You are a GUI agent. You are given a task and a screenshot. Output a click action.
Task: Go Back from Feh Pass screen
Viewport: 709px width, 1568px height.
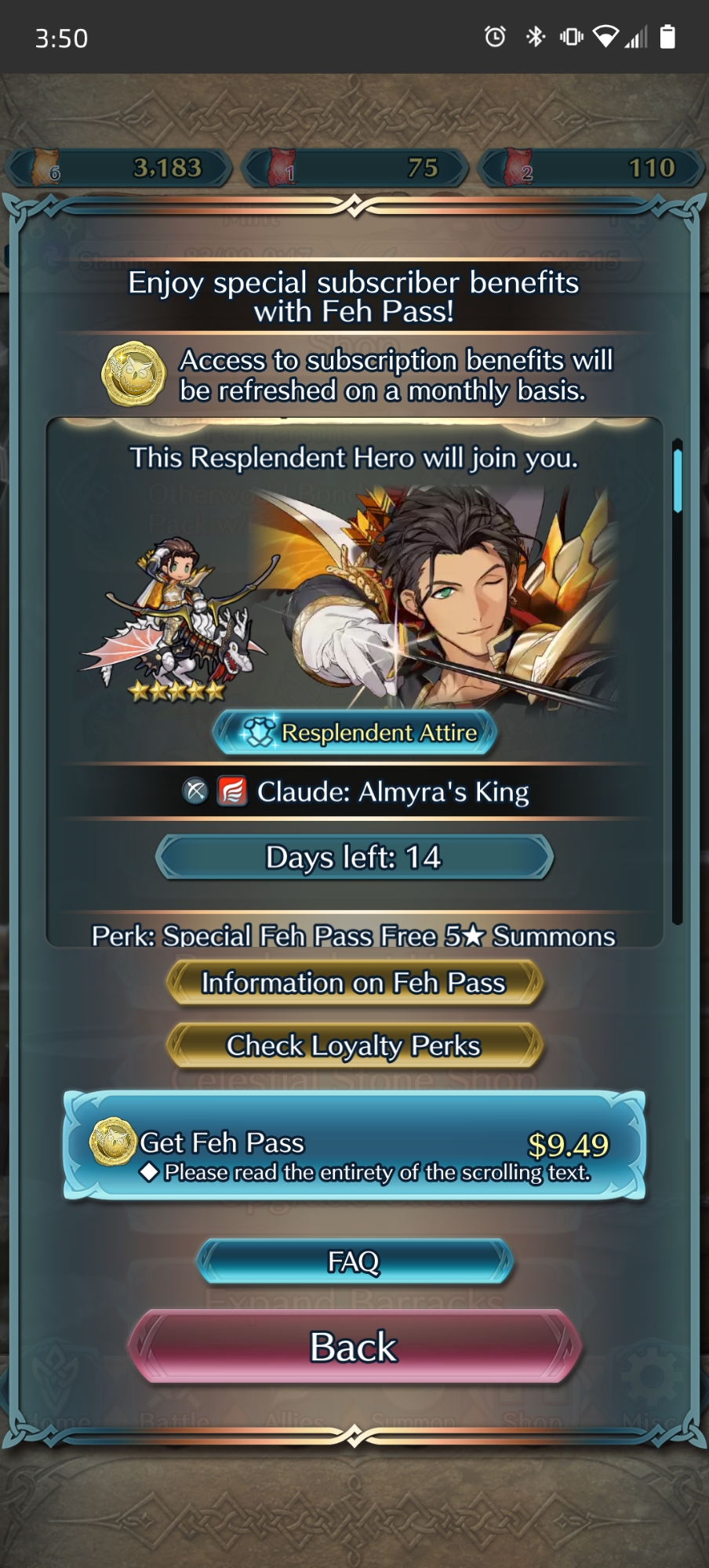click(354, 1347)
